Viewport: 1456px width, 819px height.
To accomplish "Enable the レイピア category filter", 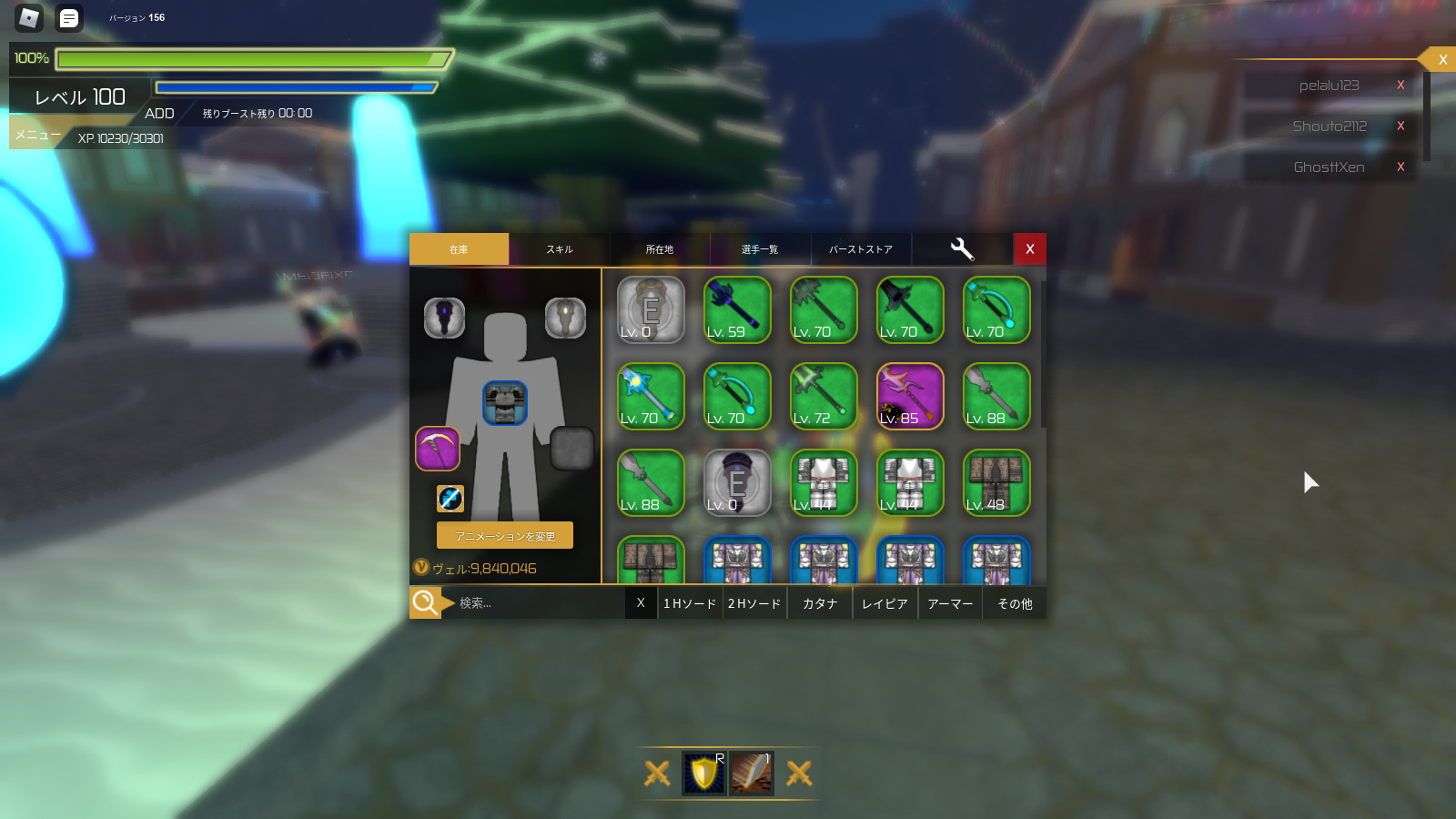I will pos(884,602).
